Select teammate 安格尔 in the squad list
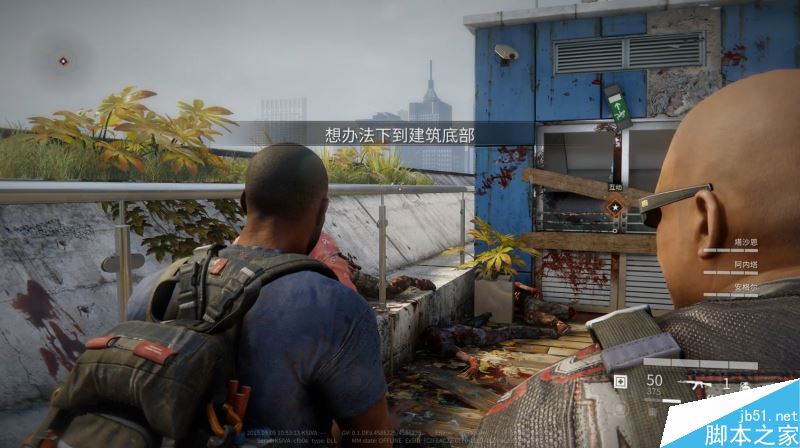800x448 pixels. (x=744, y=285)
